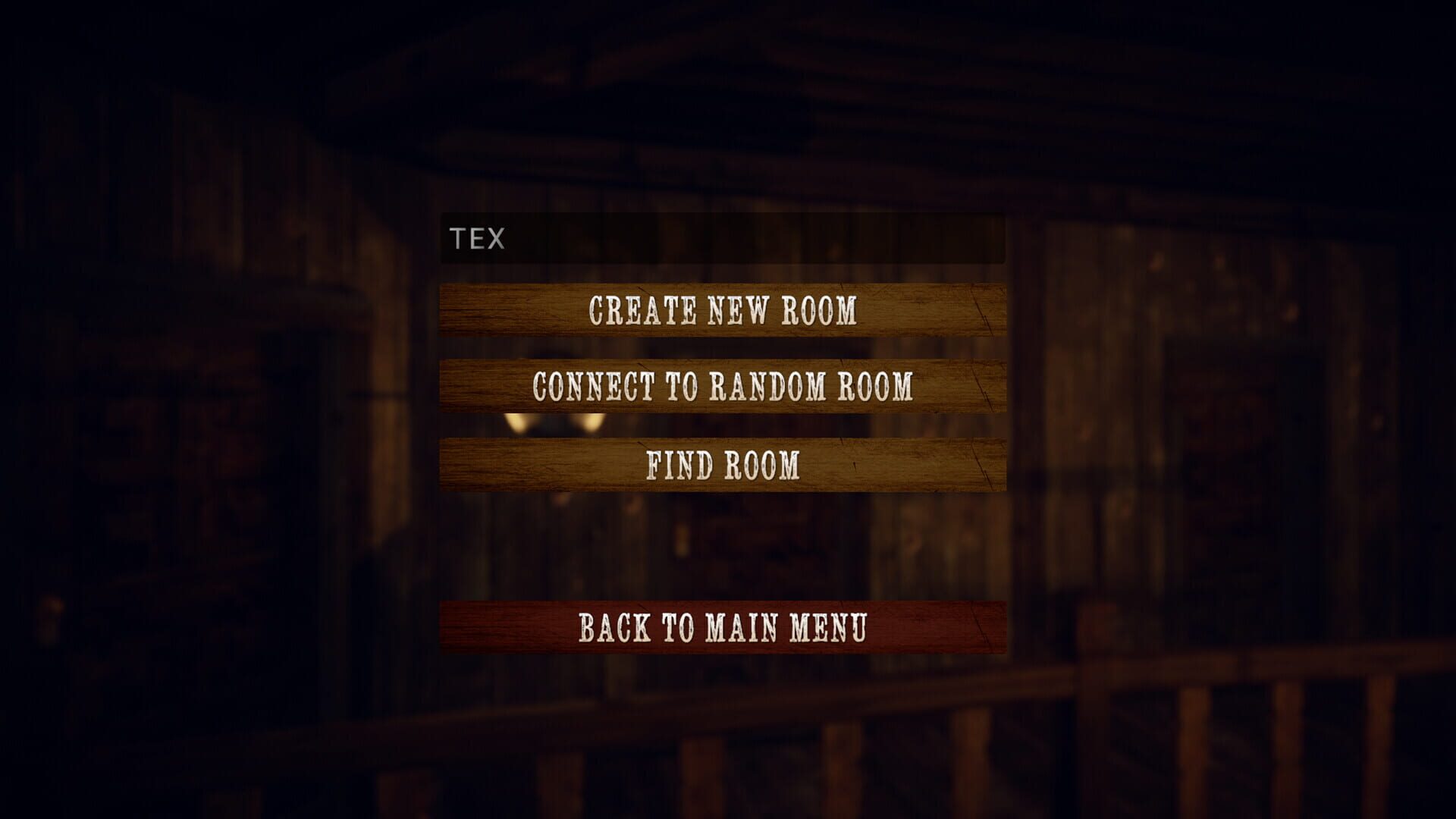Join a random lobby with Connect to Random Room
The width and height of the screenshot is (1456, 819).
[724, 388]
